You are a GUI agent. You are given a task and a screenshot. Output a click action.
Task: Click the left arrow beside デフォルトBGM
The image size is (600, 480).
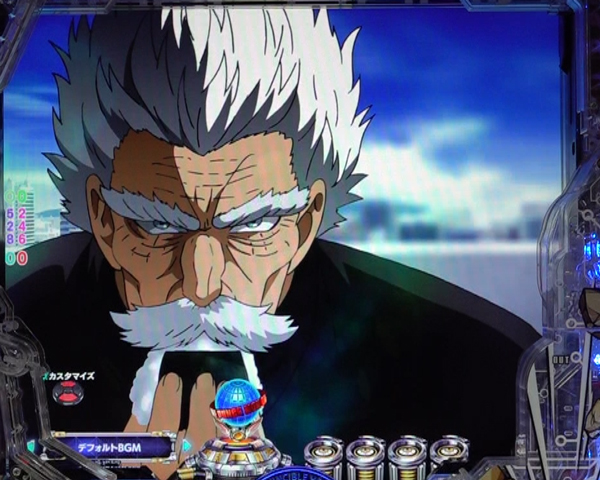coord(32,446)
